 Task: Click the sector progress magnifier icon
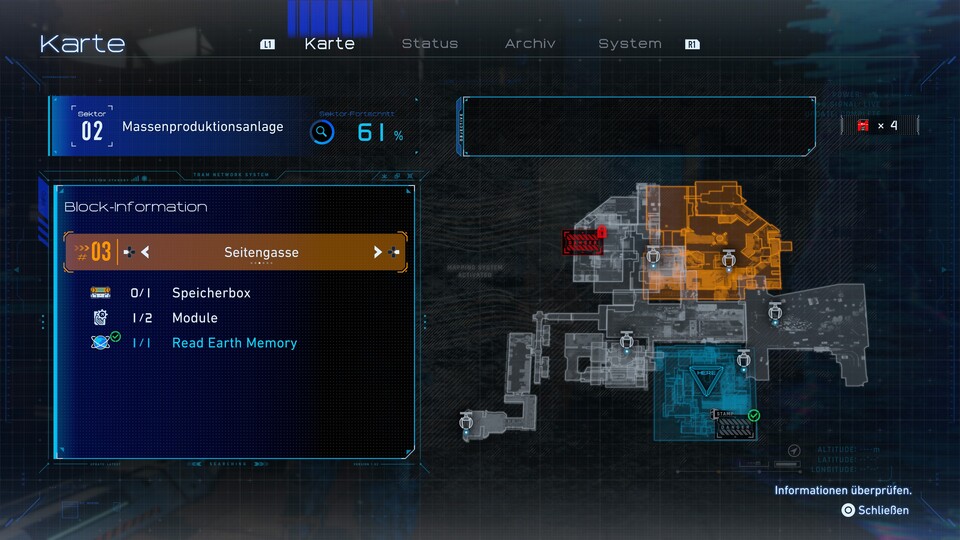pos(322,131)
